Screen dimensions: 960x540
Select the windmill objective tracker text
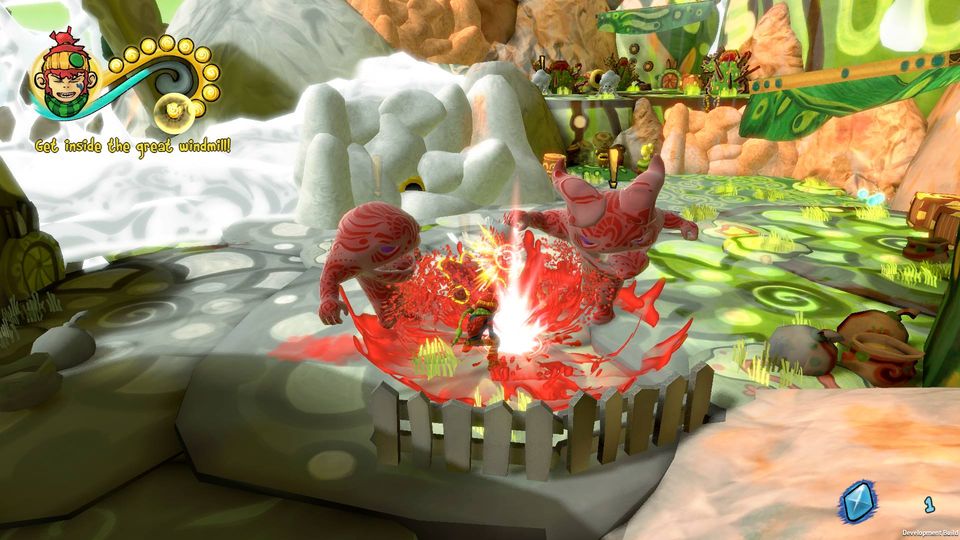pyautogui.click(x=133, y=146)
